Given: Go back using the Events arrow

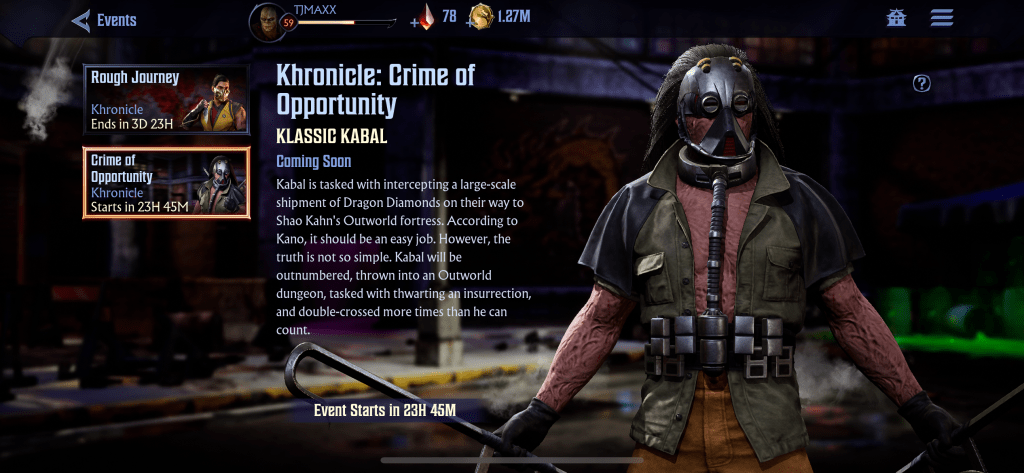Looking at the screenshot, I should (x=81, y=20).
